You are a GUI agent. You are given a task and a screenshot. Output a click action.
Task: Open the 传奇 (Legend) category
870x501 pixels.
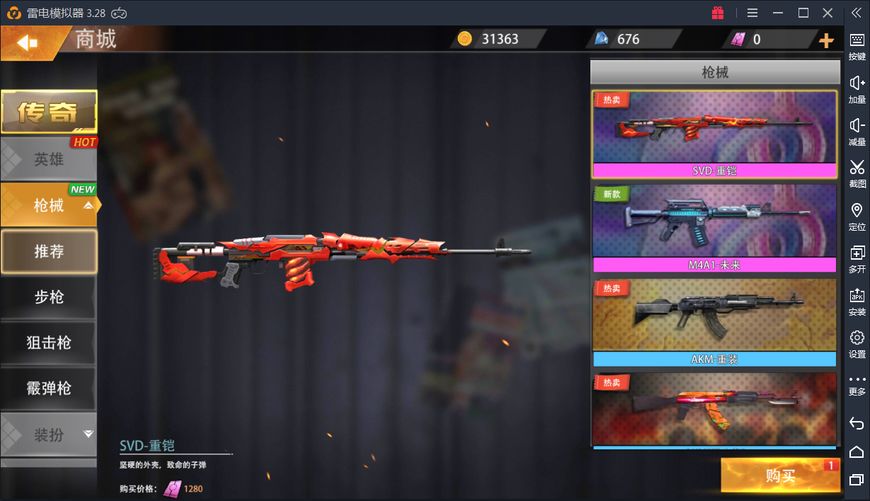pos(48,112)
